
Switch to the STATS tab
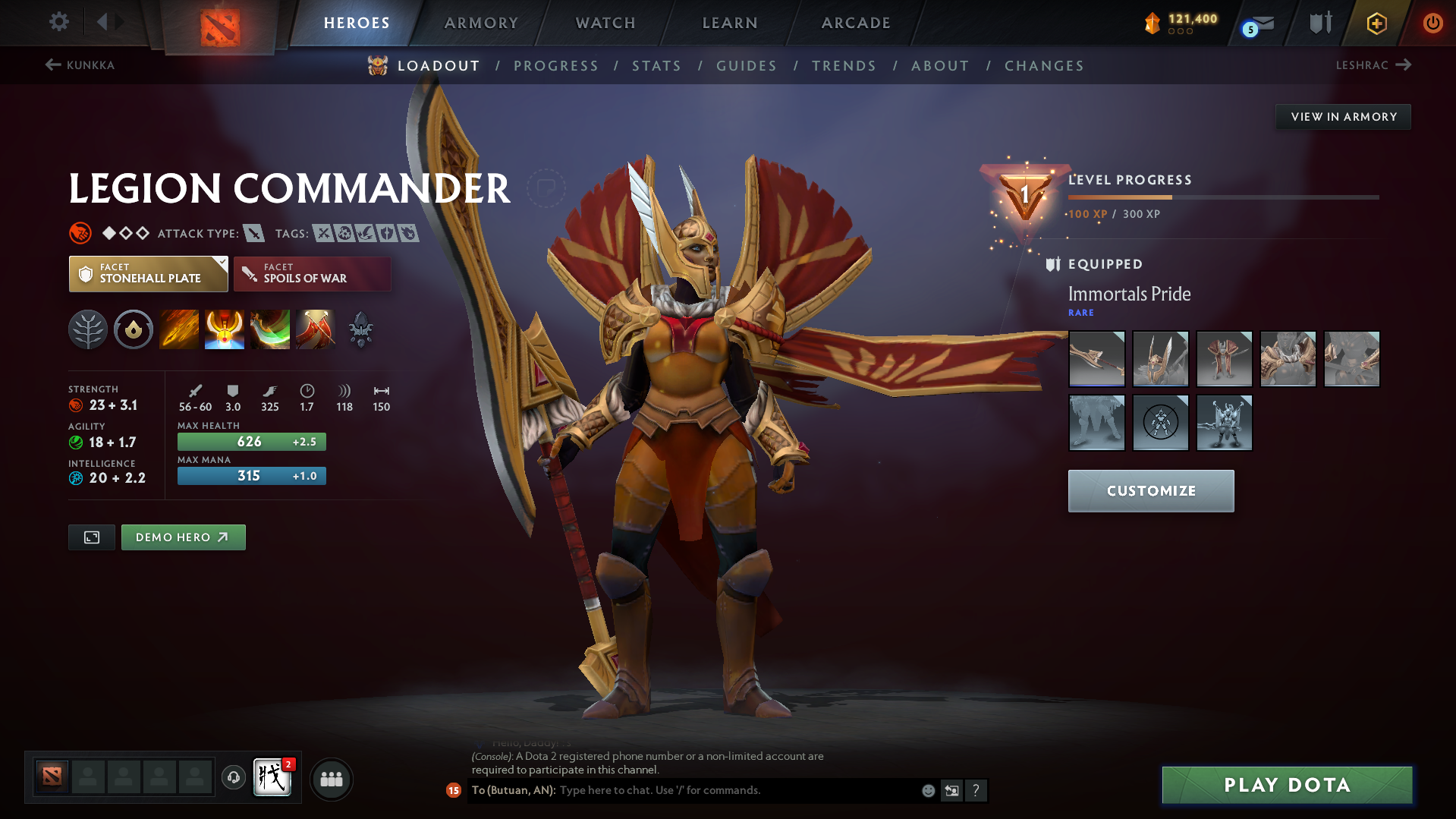(656, 66)
